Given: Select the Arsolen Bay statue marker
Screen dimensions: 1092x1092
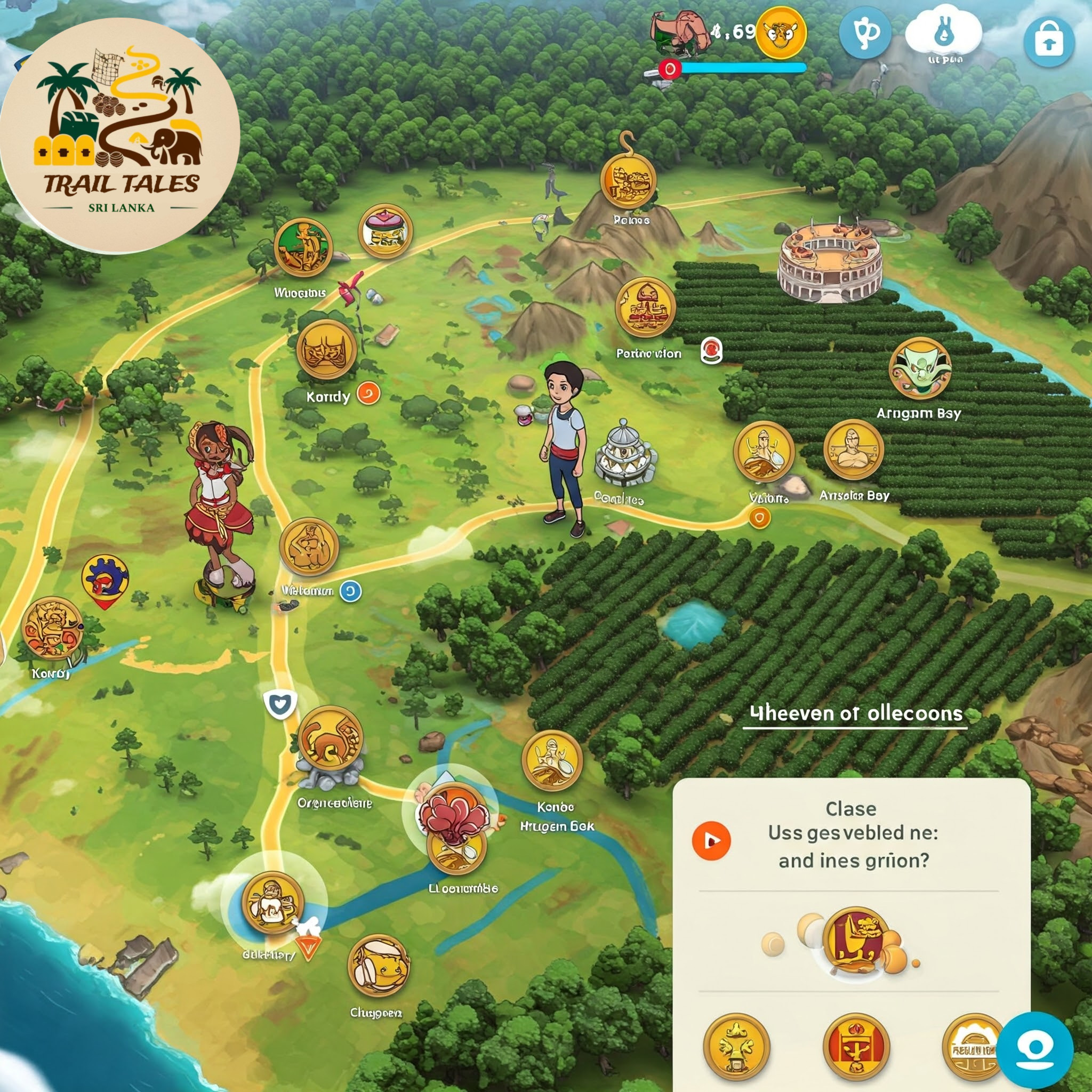Looking at the screenshot, I should (x=853, y=449).
